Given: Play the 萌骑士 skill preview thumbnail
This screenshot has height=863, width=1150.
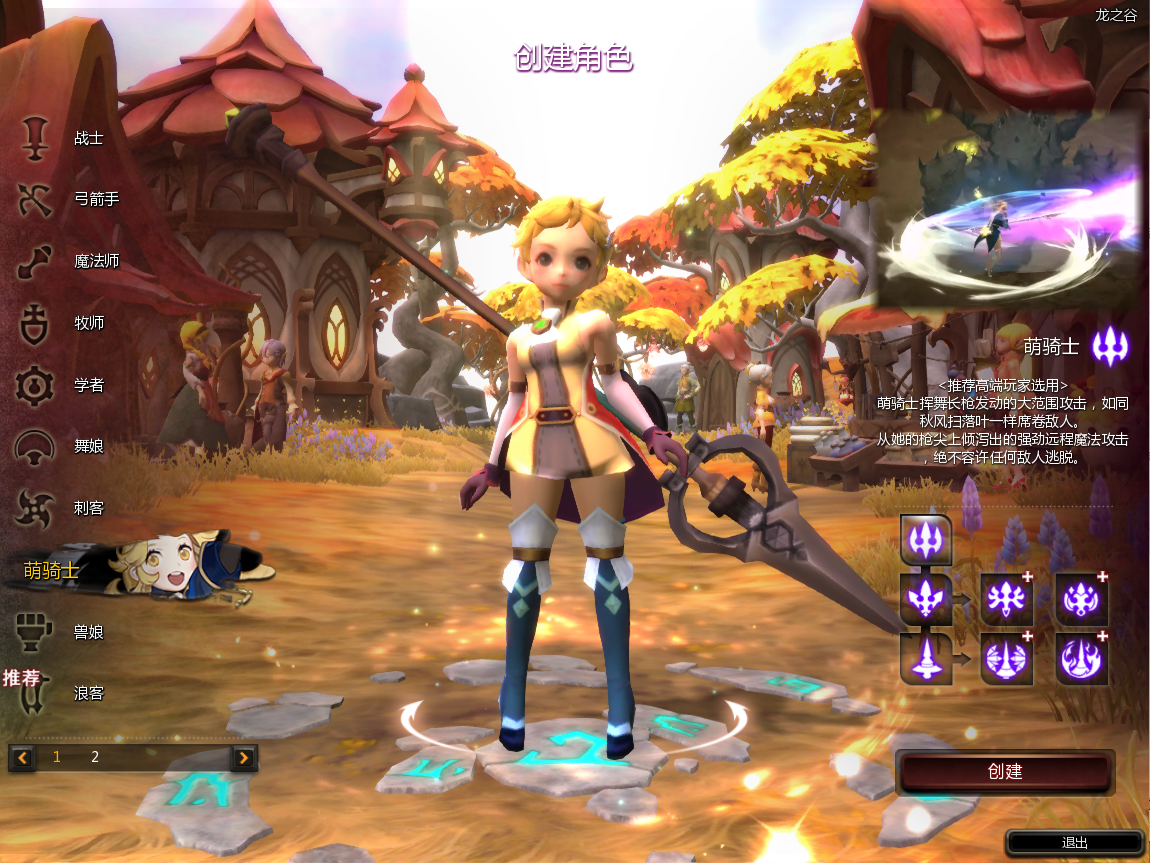Looking at the screenshot, I should click(x=1009, y=208).
